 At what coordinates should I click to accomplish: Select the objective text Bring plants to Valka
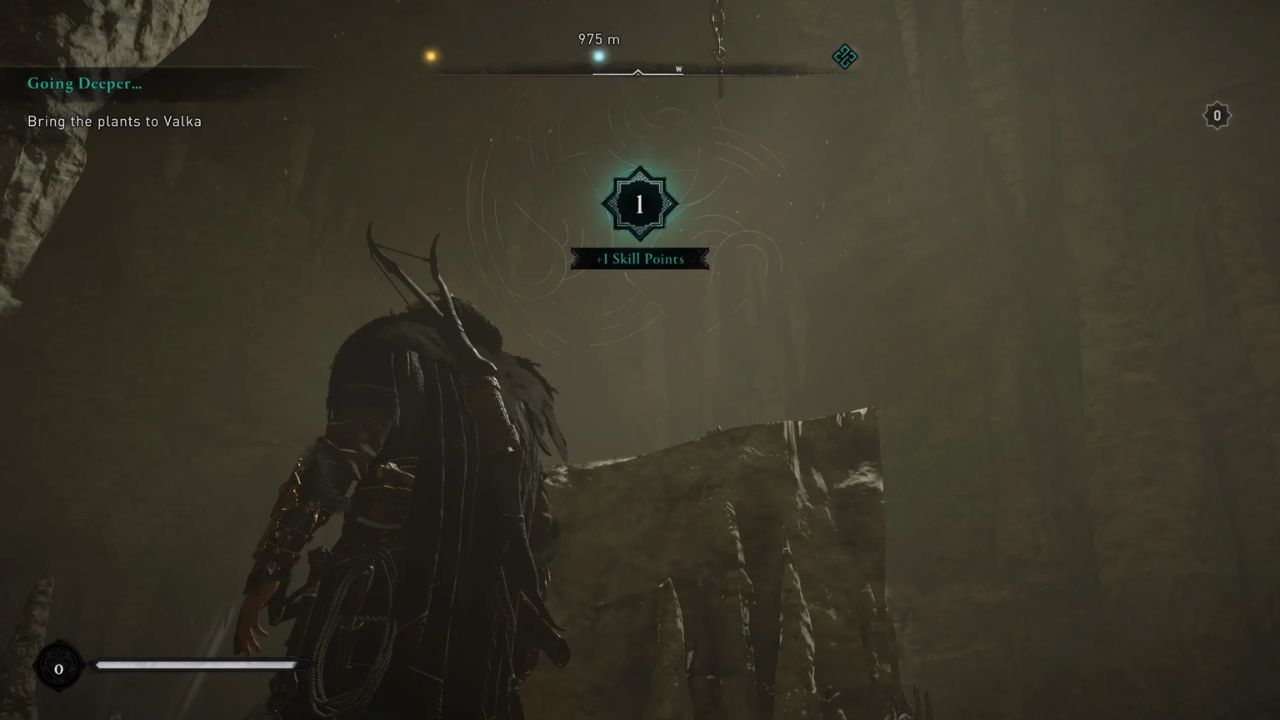113,120
